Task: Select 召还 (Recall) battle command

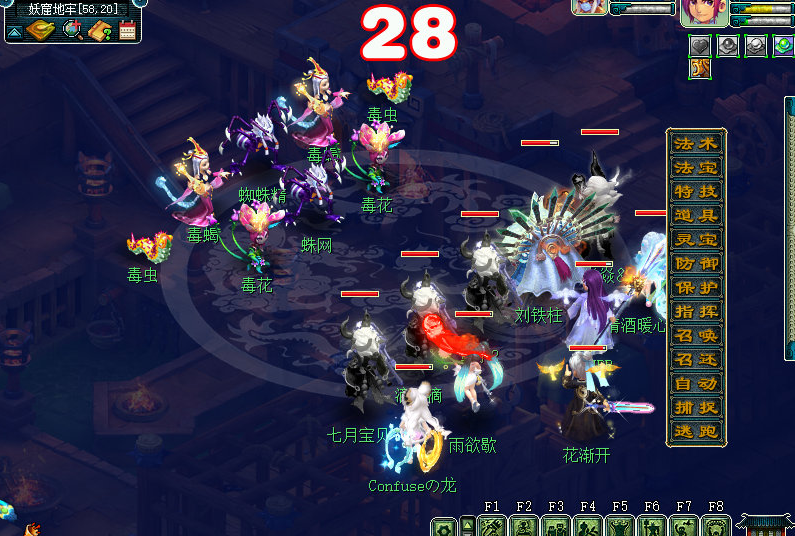Action: 696,359
